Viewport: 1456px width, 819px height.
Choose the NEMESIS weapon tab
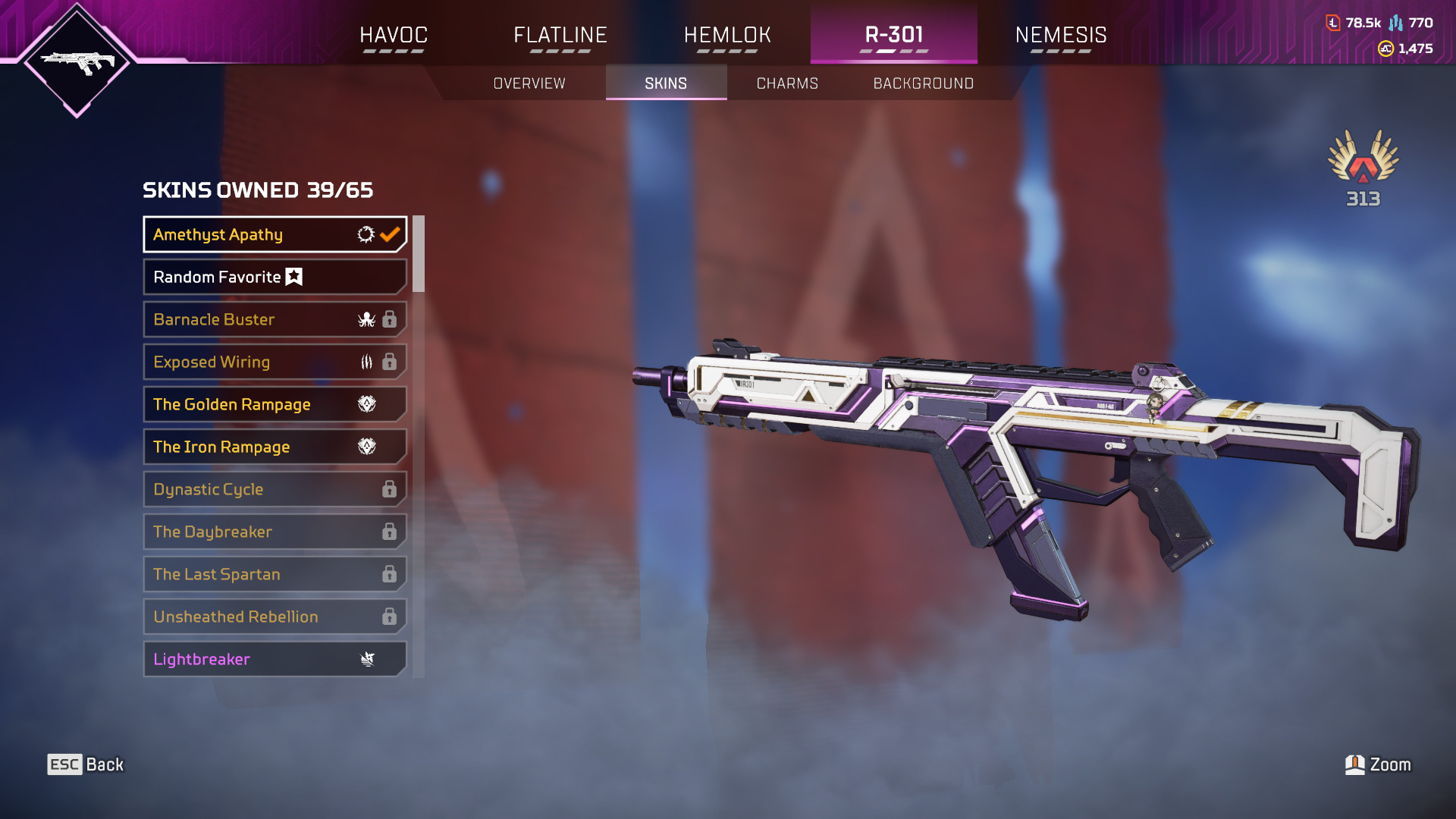tap(1060, 35)
